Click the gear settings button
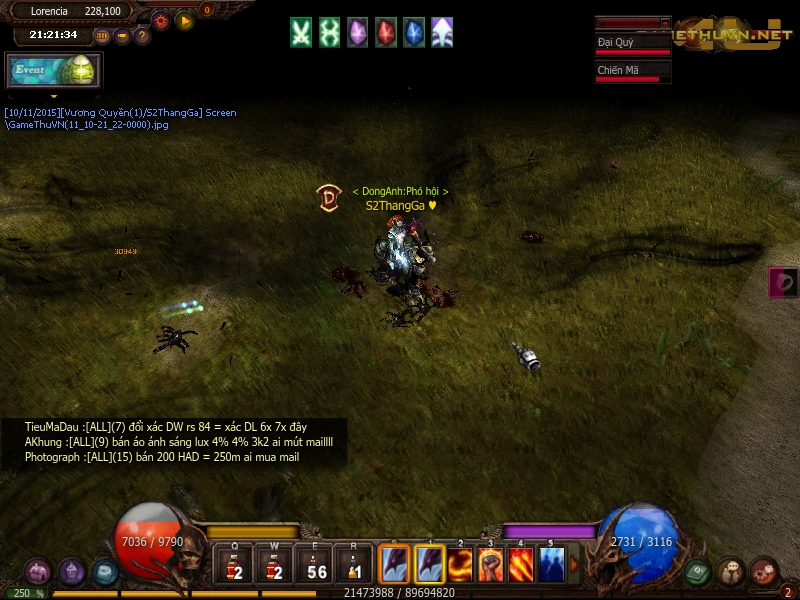The height and width of the screenshot is (600, 800). tap(161, 20)
